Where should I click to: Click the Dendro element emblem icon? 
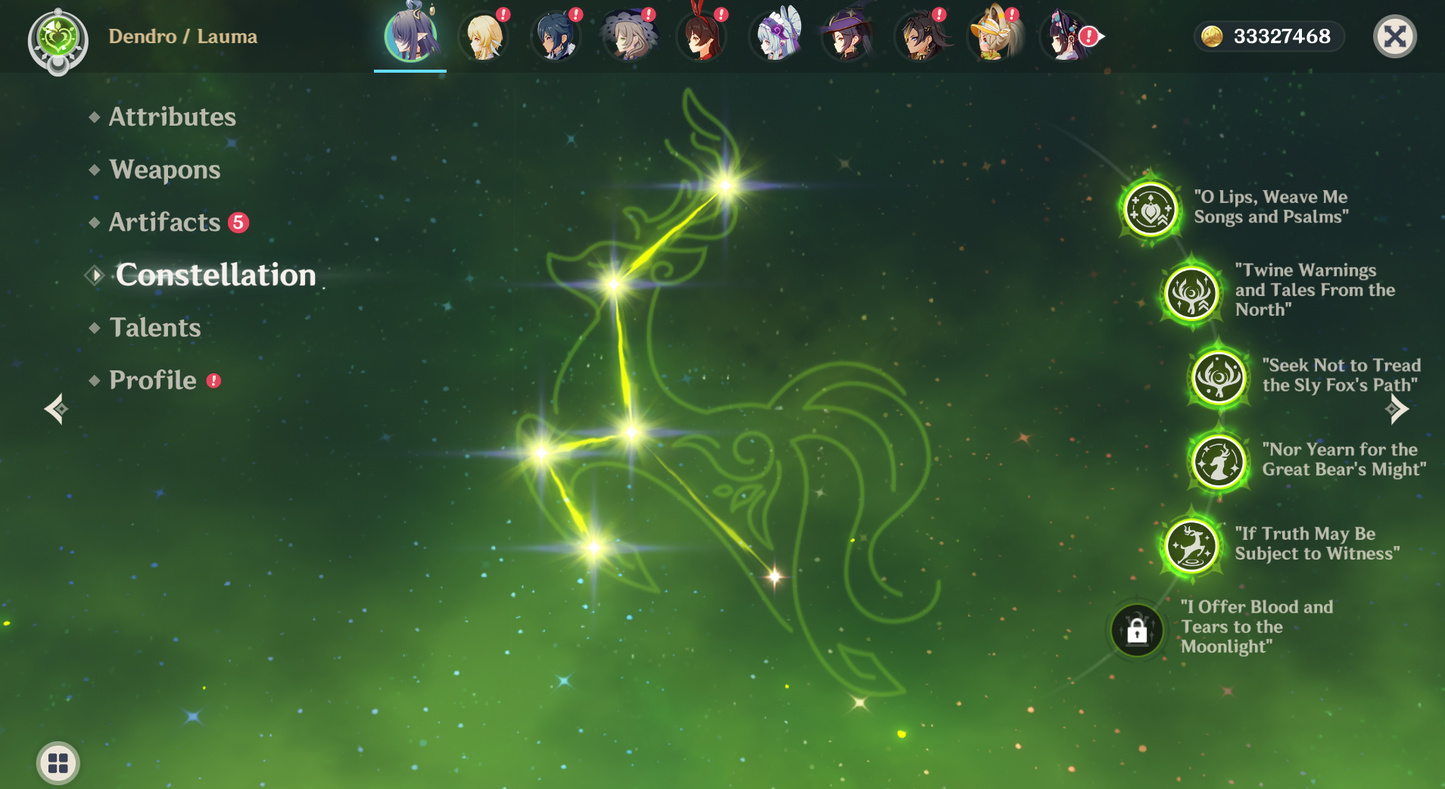pos(58,39)
